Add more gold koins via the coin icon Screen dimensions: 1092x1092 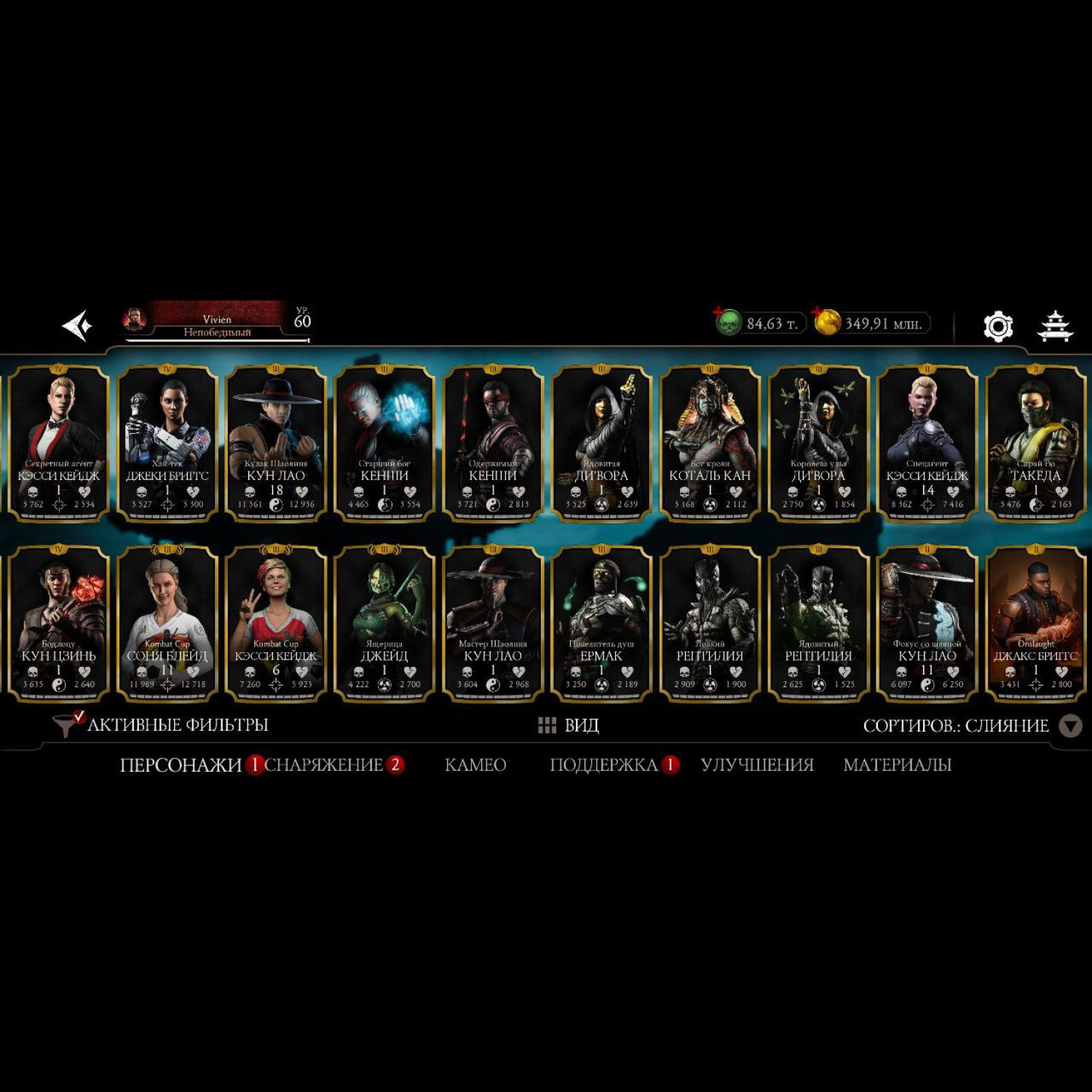point(826,323)
